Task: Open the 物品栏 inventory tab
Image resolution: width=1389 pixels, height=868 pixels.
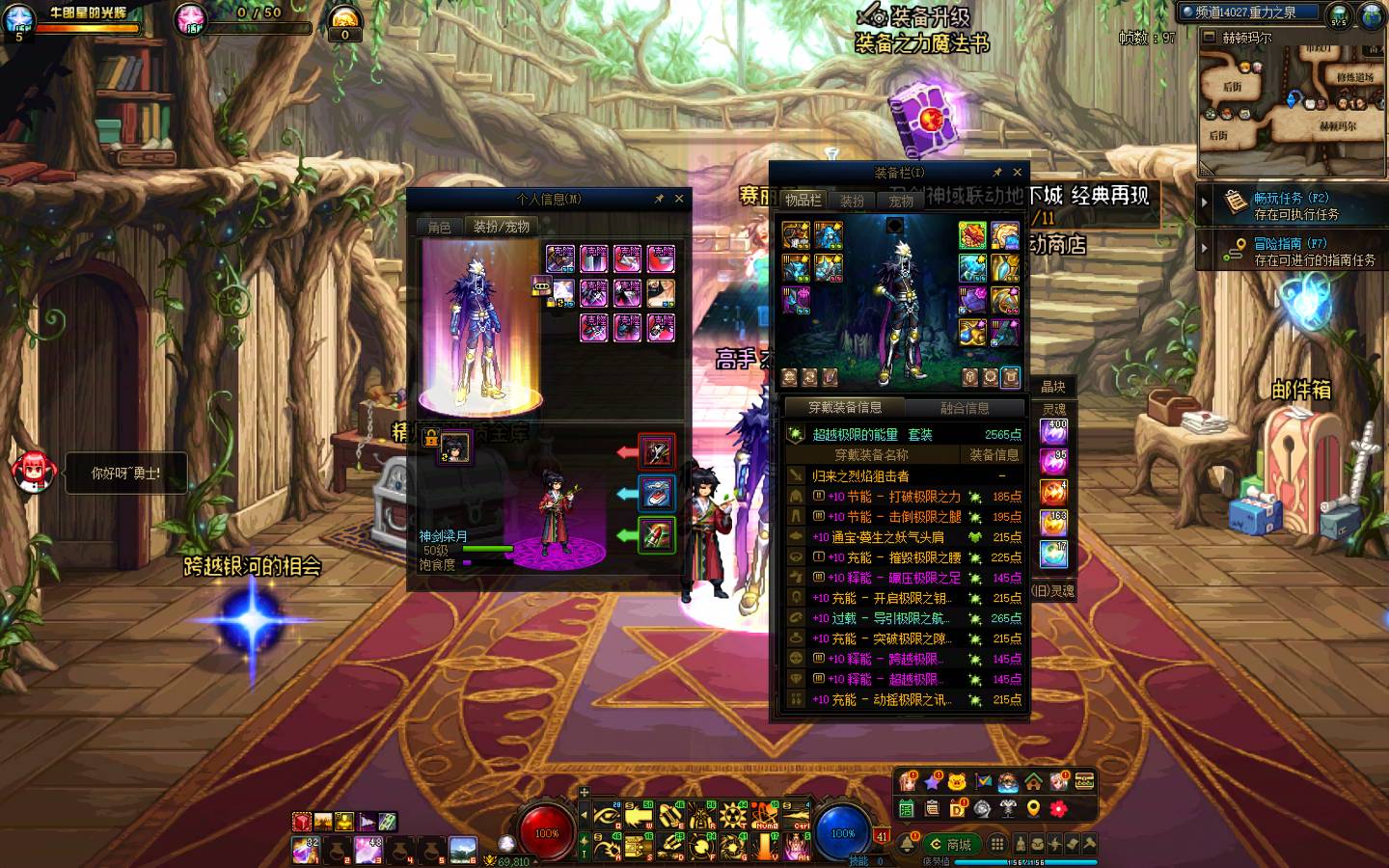Action: pyautogui.click(x=803, y=200)
